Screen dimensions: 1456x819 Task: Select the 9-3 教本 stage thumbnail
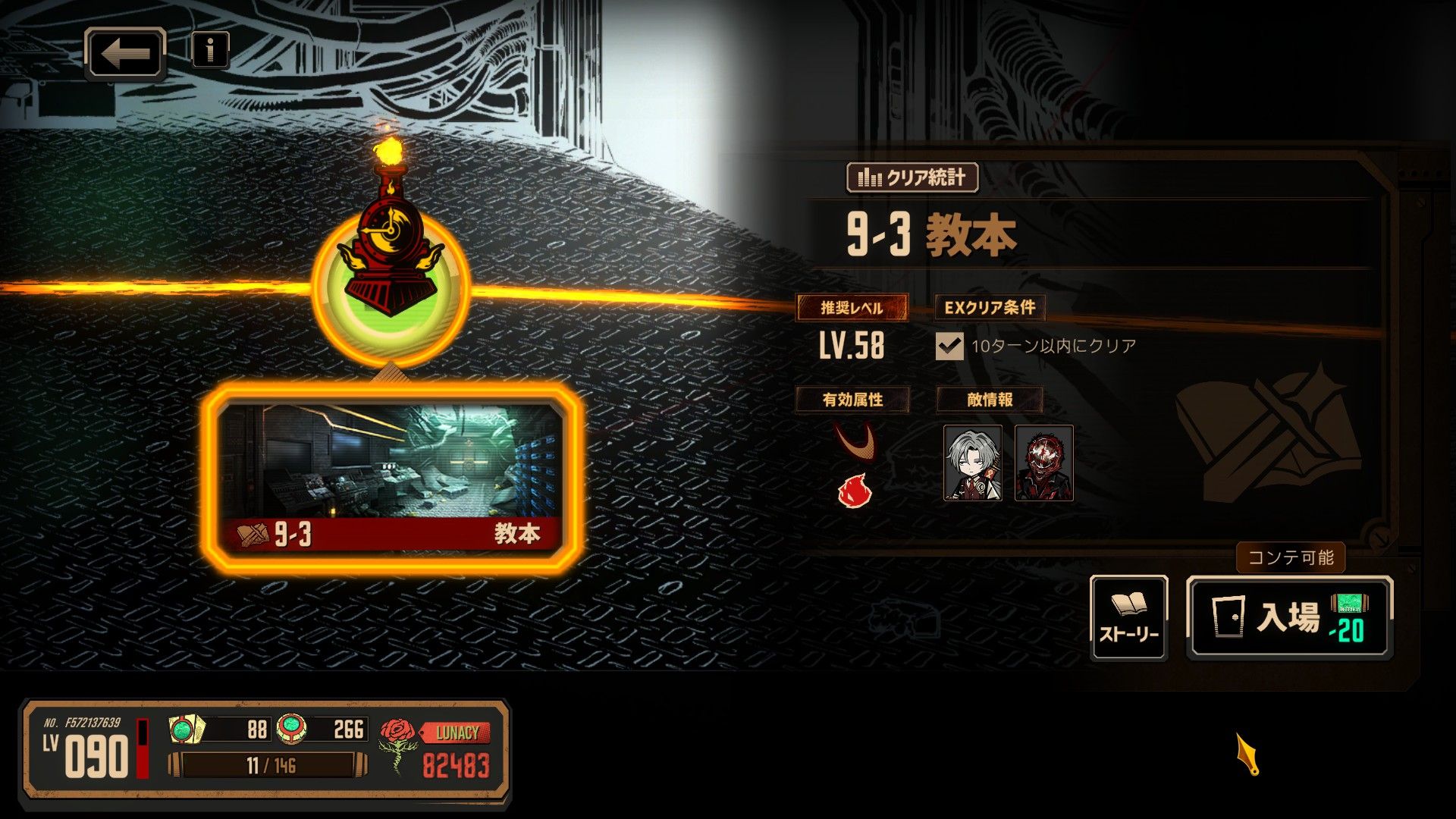(392, 478)
